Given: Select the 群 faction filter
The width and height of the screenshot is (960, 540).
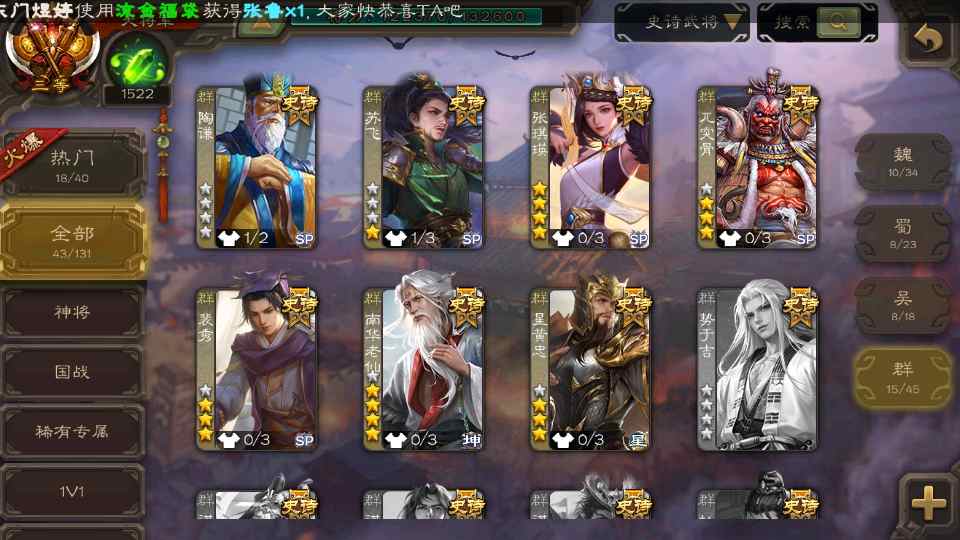Looking at the screenshot, I should (903, 377).
